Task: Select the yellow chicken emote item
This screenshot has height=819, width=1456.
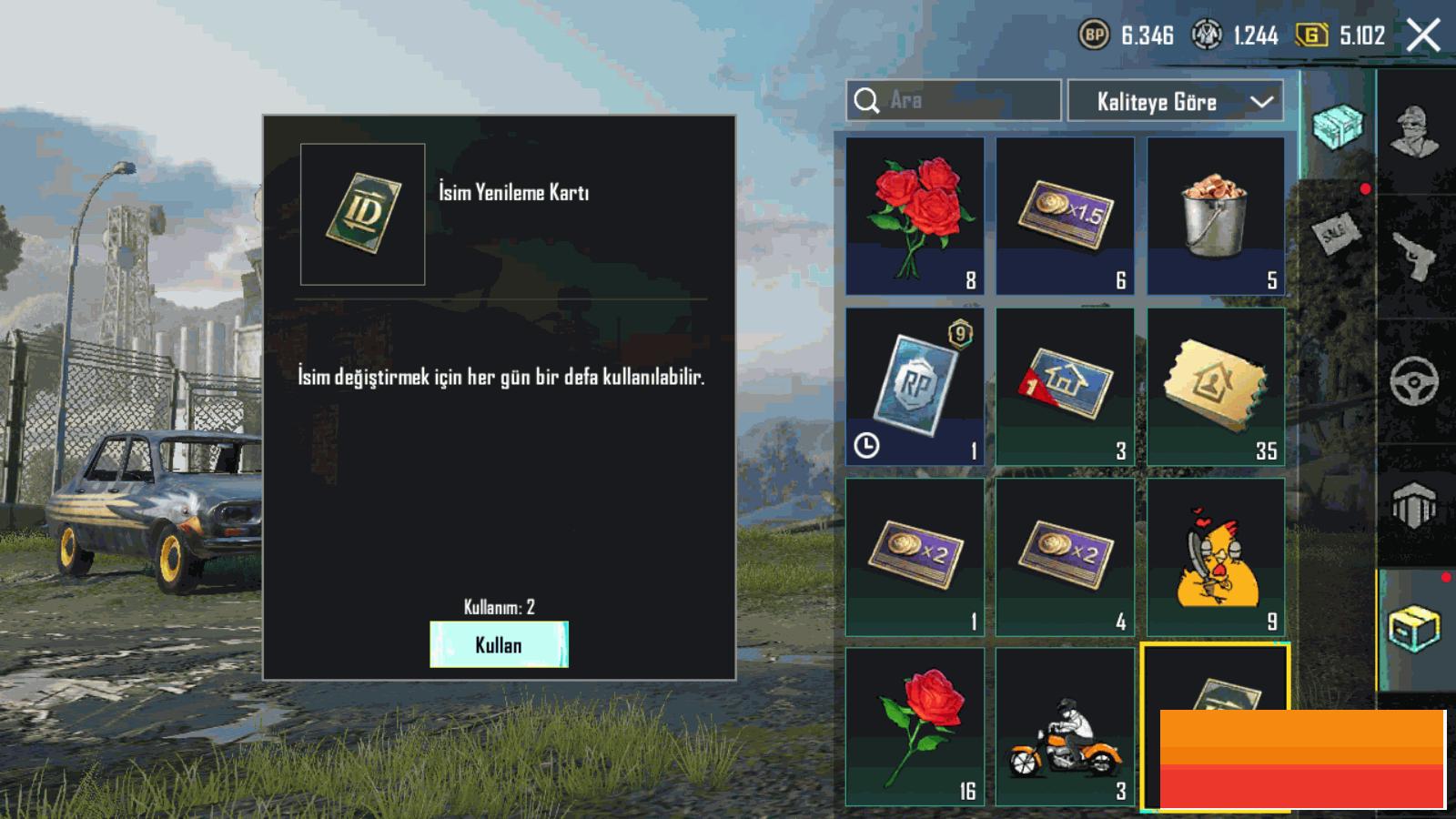Action: (x=1216, y=557)
